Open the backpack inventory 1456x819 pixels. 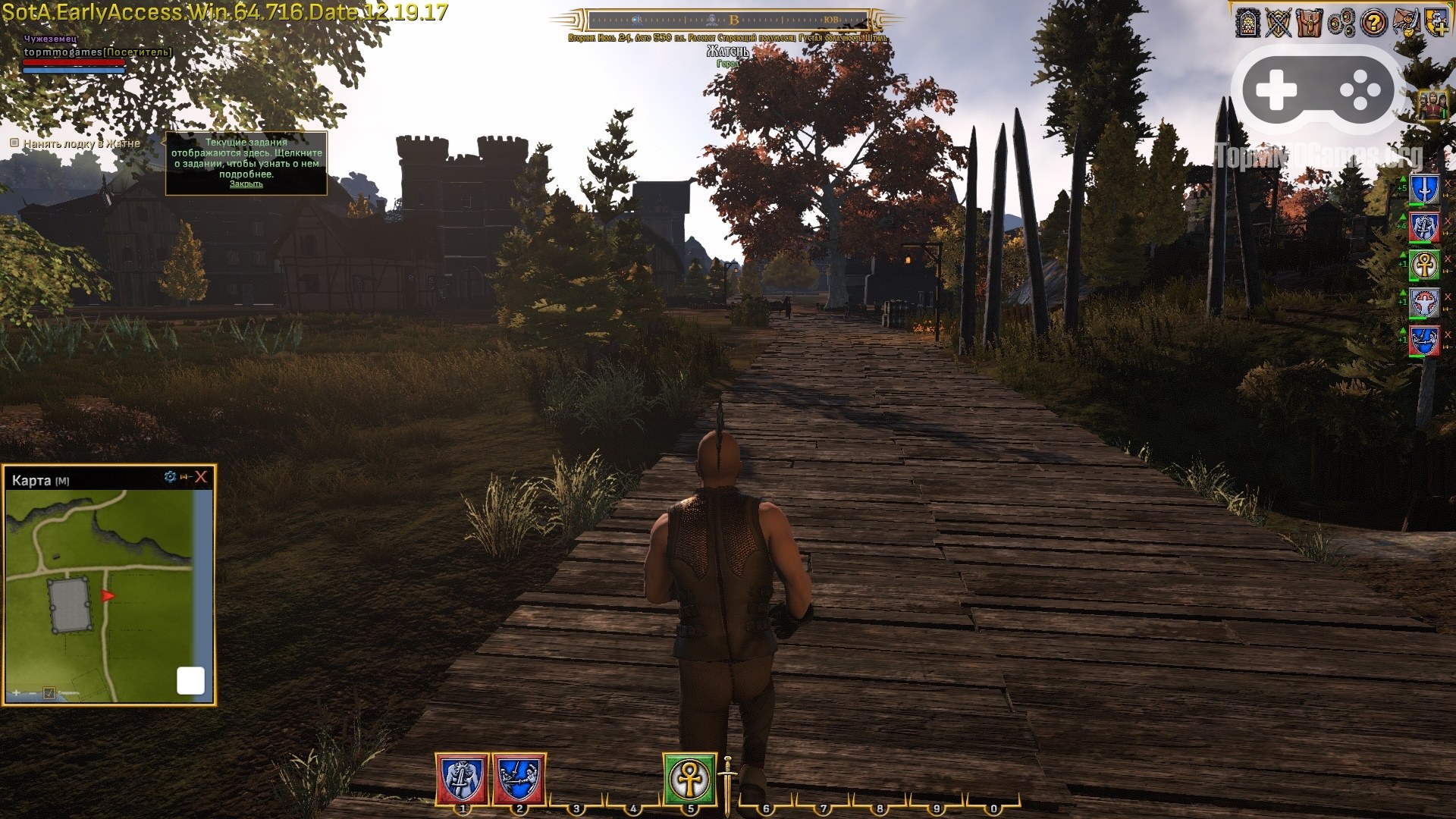(1310, 23)
